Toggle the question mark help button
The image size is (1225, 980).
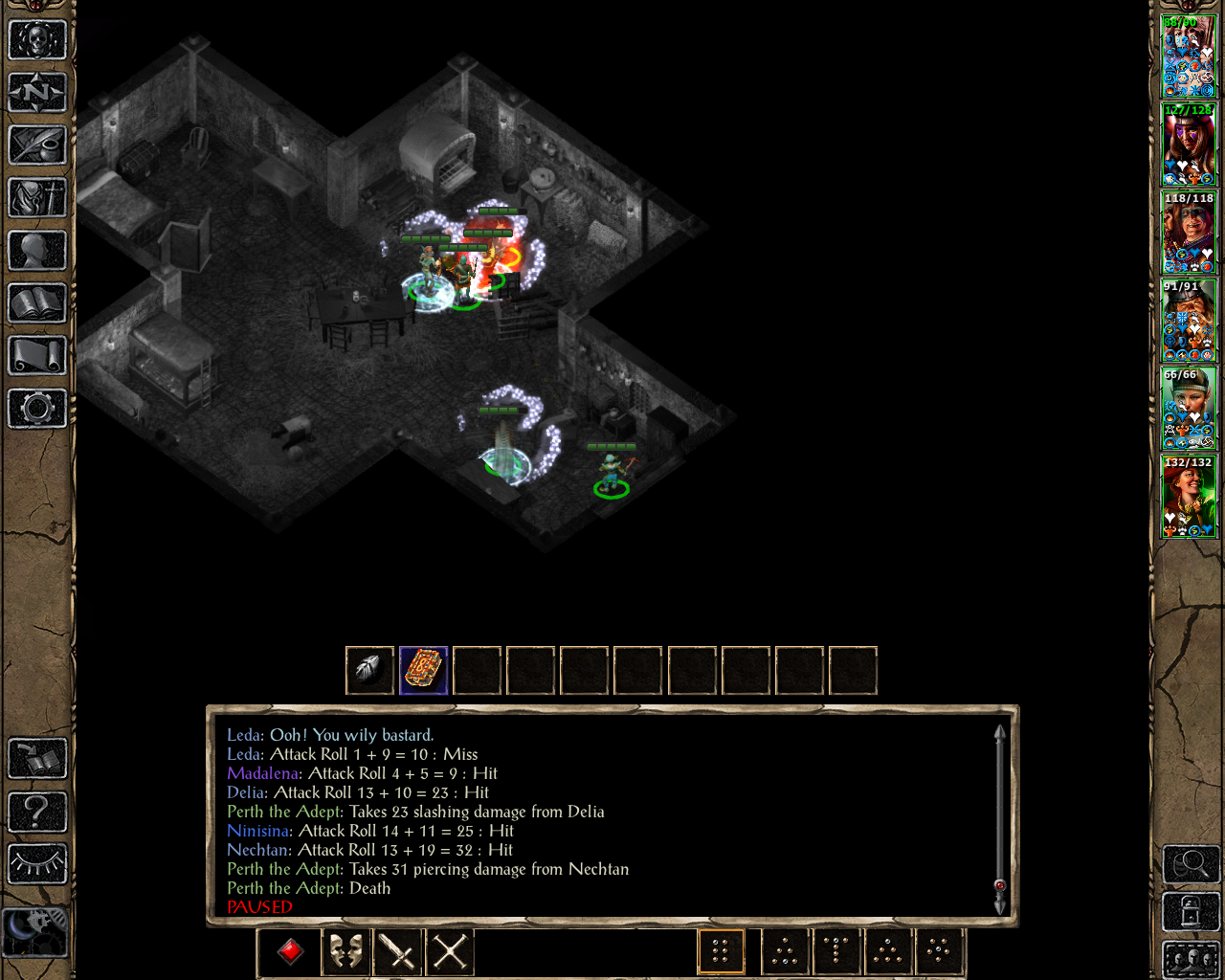click(37, 812)
